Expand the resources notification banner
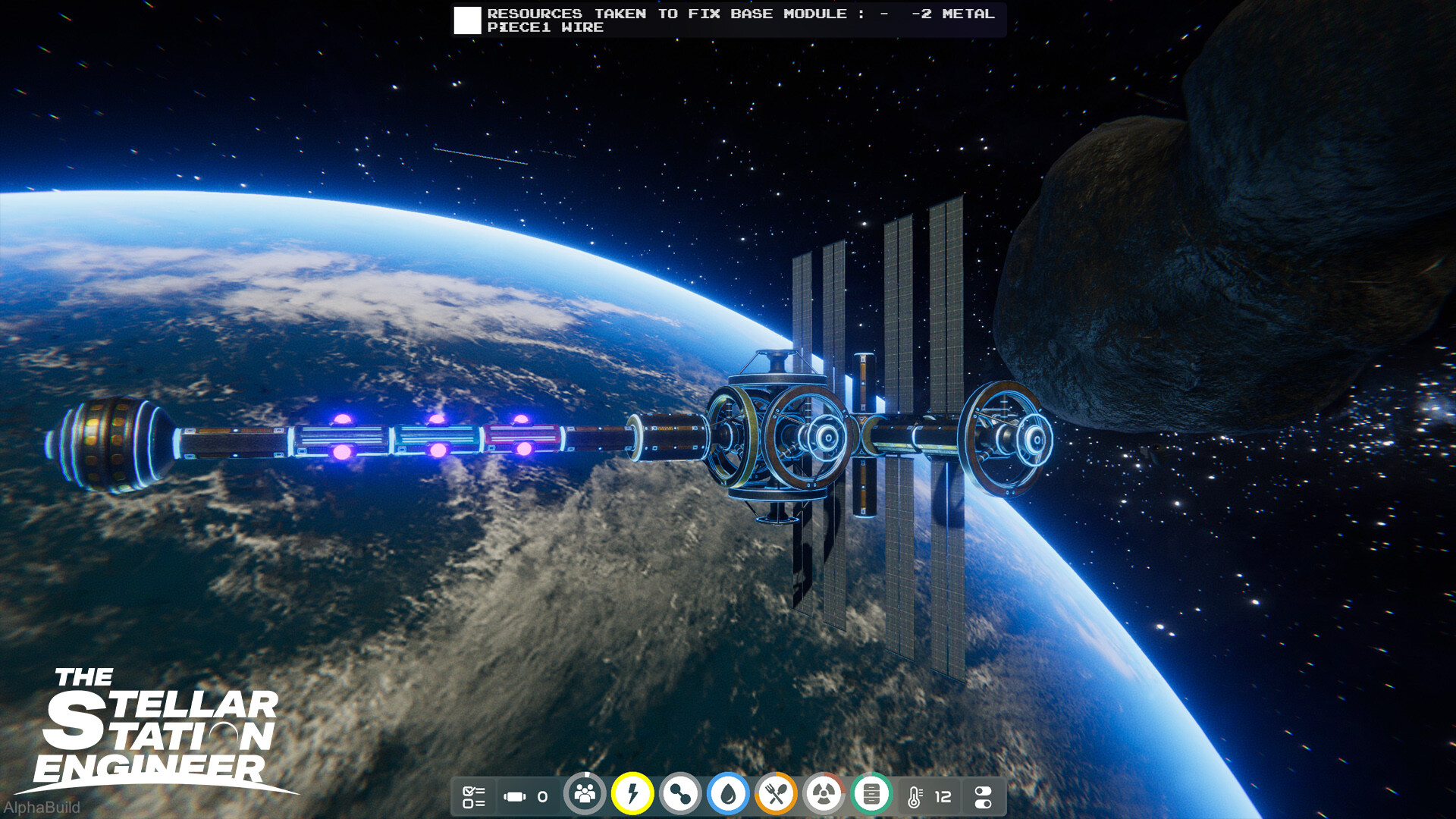The width and height of the screenshot is (1456, 819). [x=728, y=21]
